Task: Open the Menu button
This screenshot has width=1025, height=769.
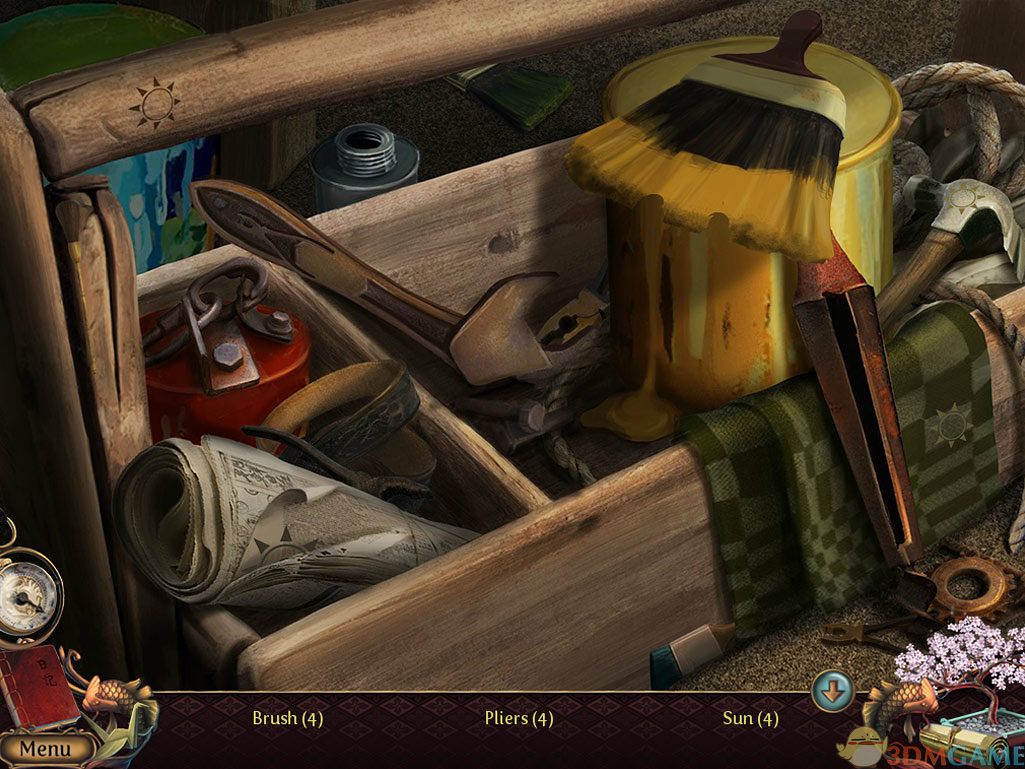Action: tap(45, 748)
